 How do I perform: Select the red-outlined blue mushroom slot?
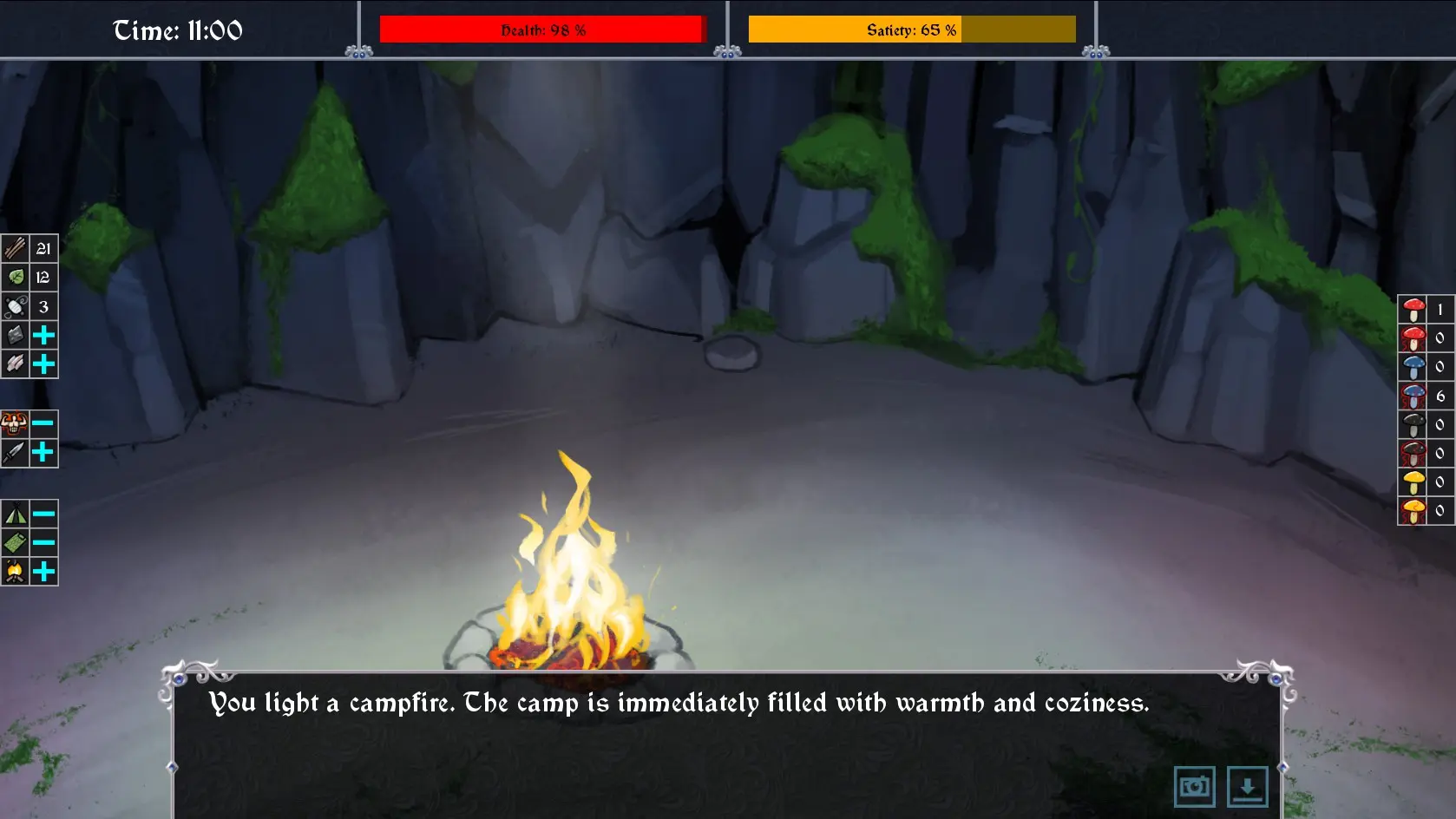click(x=1413, y=396)
